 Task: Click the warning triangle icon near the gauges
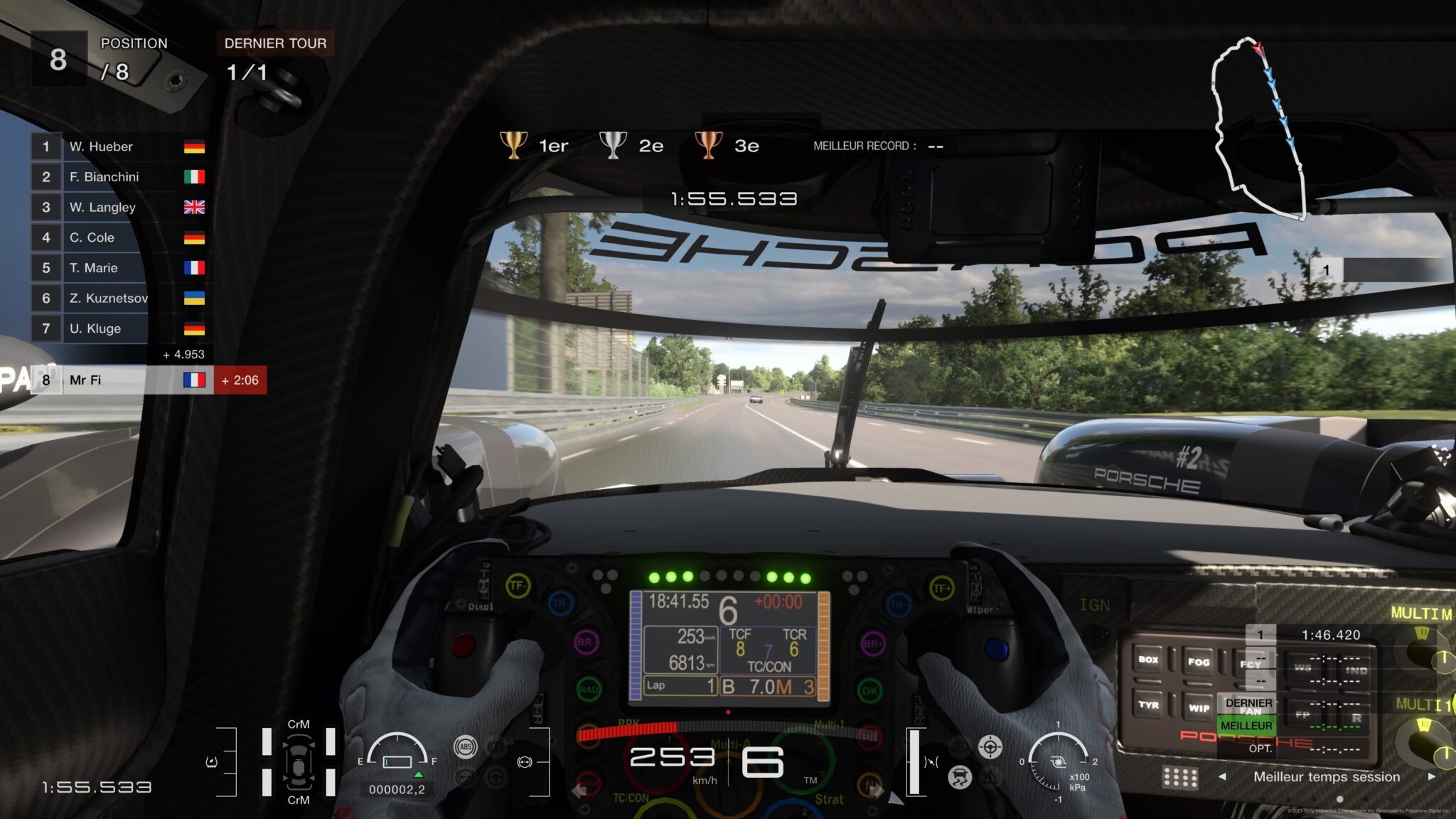click(991, 777)
